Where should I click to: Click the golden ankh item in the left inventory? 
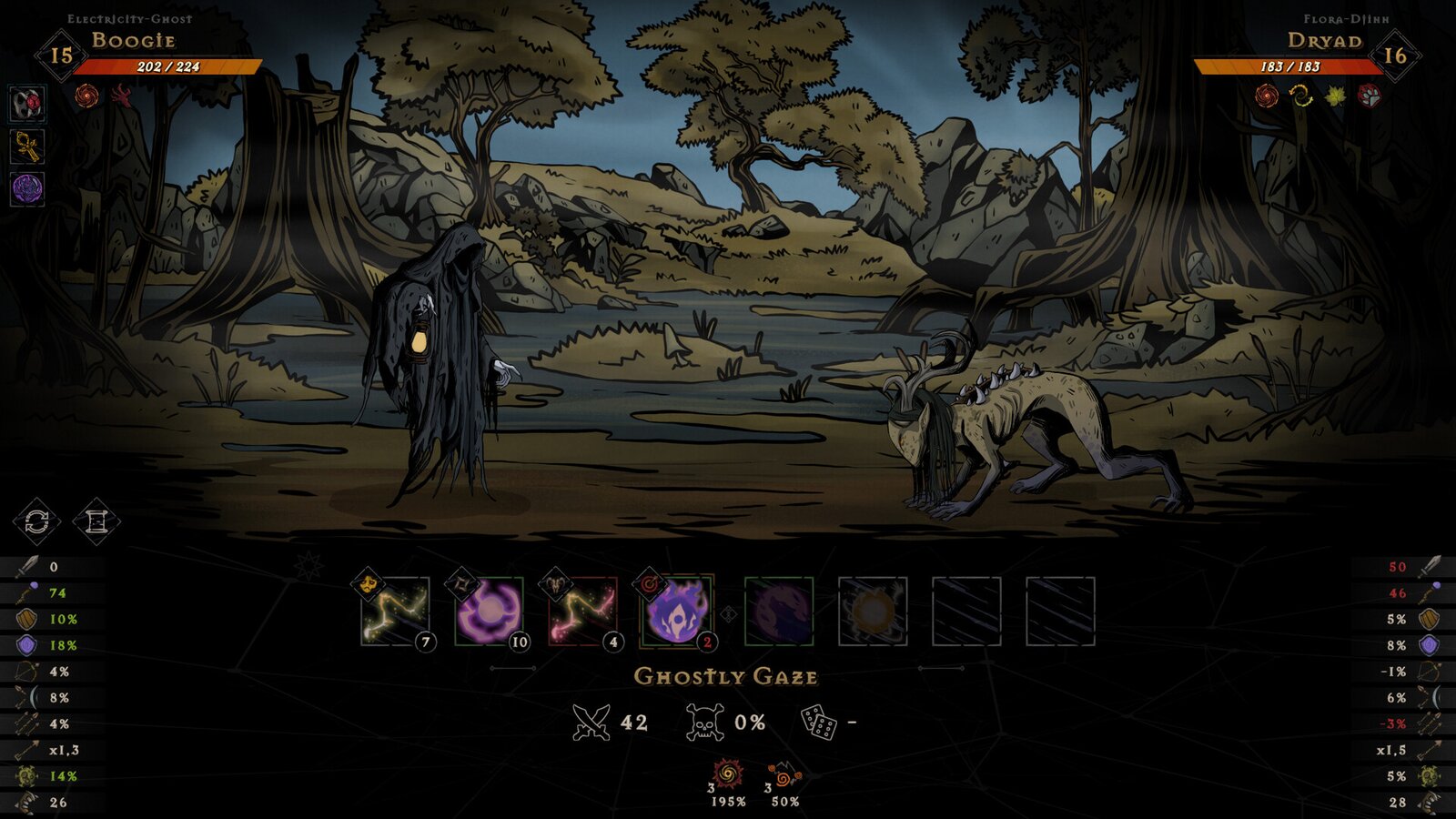(25, 146)
